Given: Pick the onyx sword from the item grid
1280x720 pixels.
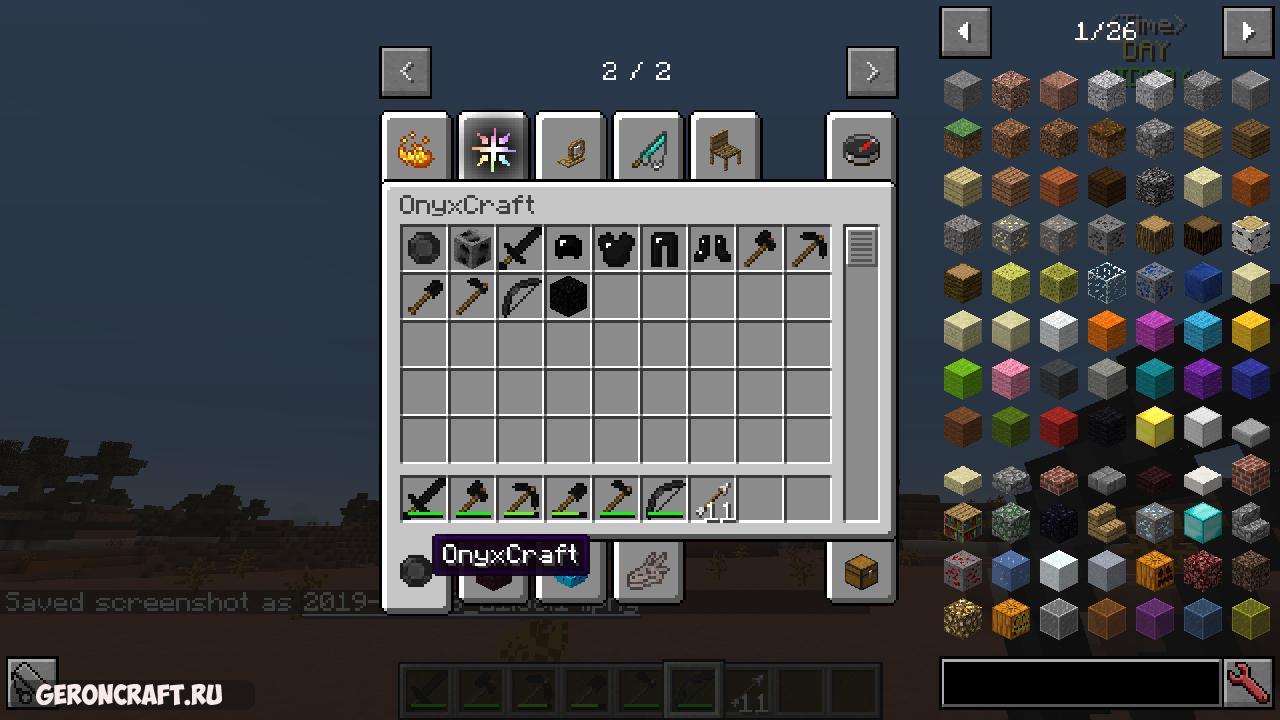Looking at the screenshot, I should pyautogui.click(x=520, y=249).
